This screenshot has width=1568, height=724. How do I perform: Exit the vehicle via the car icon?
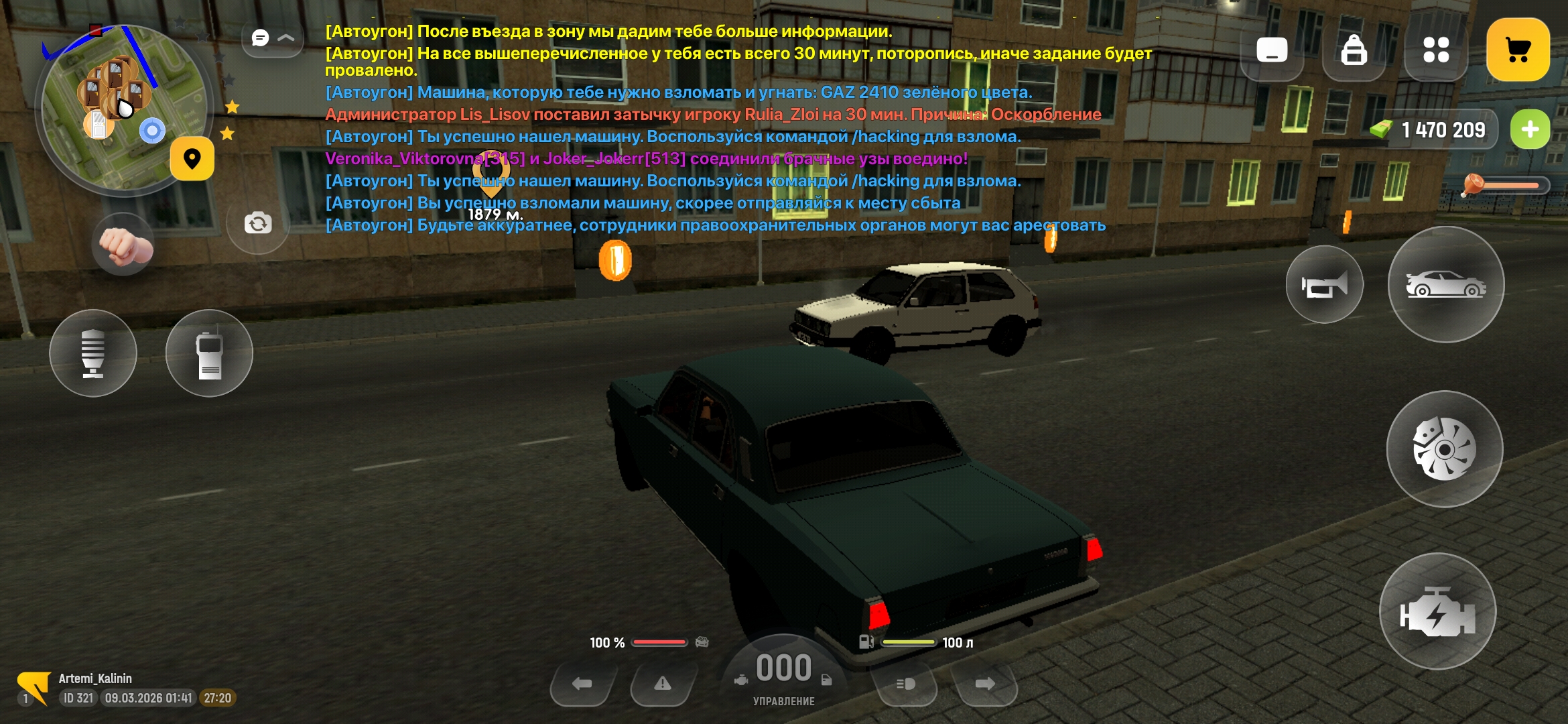click(1447, 284)
